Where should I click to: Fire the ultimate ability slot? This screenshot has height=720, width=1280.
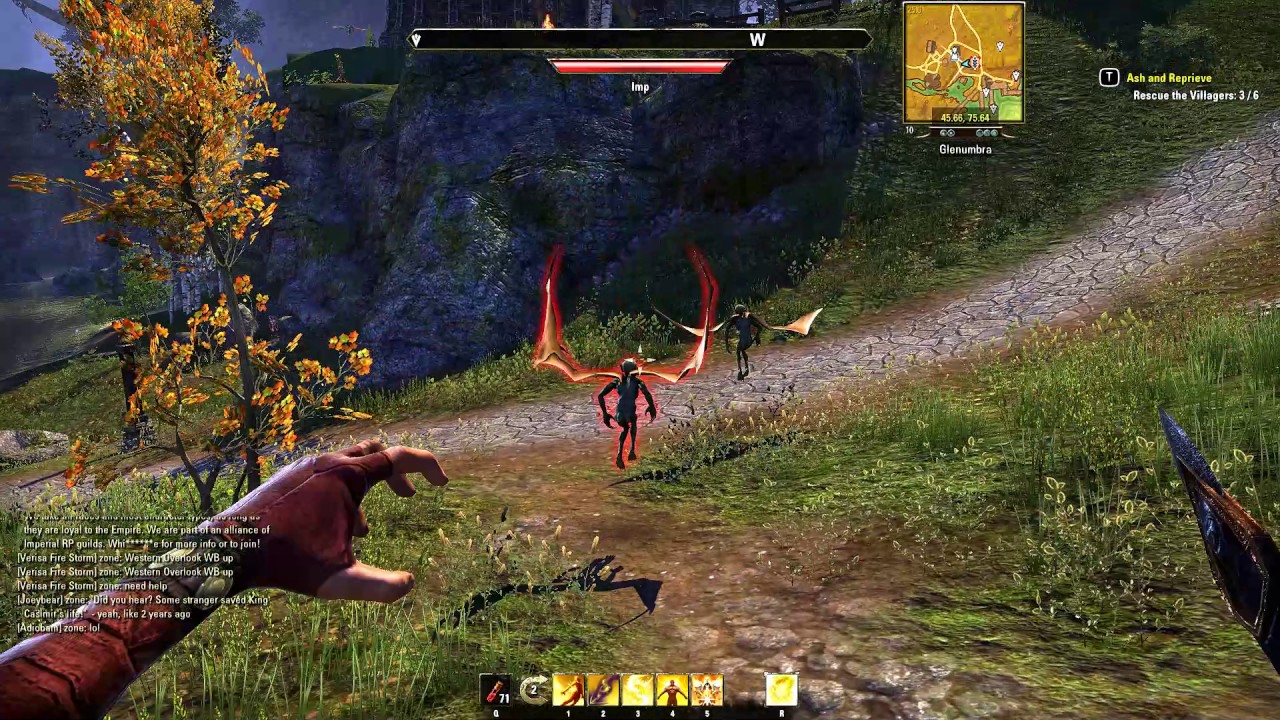click(x=781, y=690)
